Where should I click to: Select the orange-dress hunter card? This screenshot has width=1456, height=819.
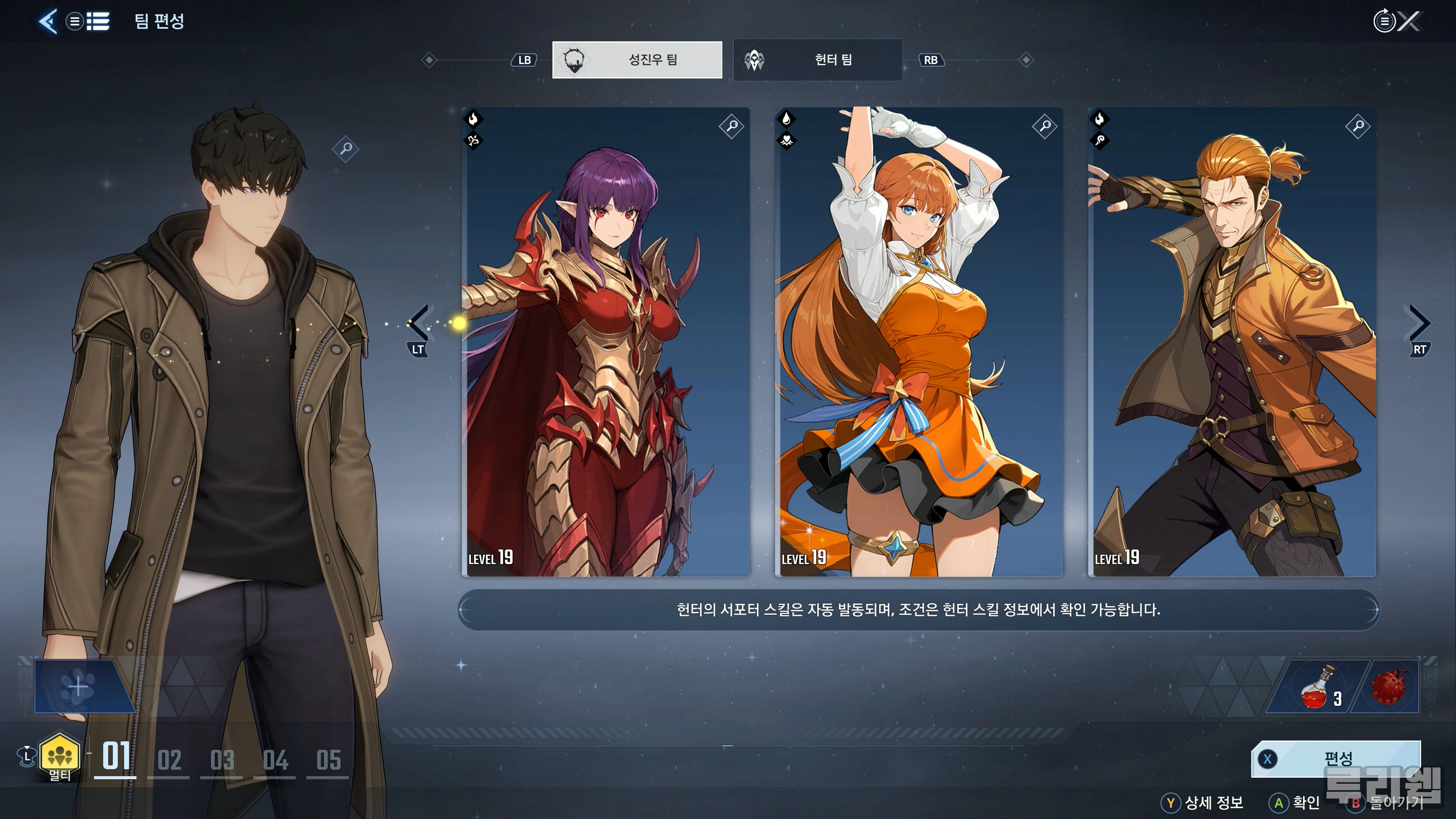pos(918,342)
